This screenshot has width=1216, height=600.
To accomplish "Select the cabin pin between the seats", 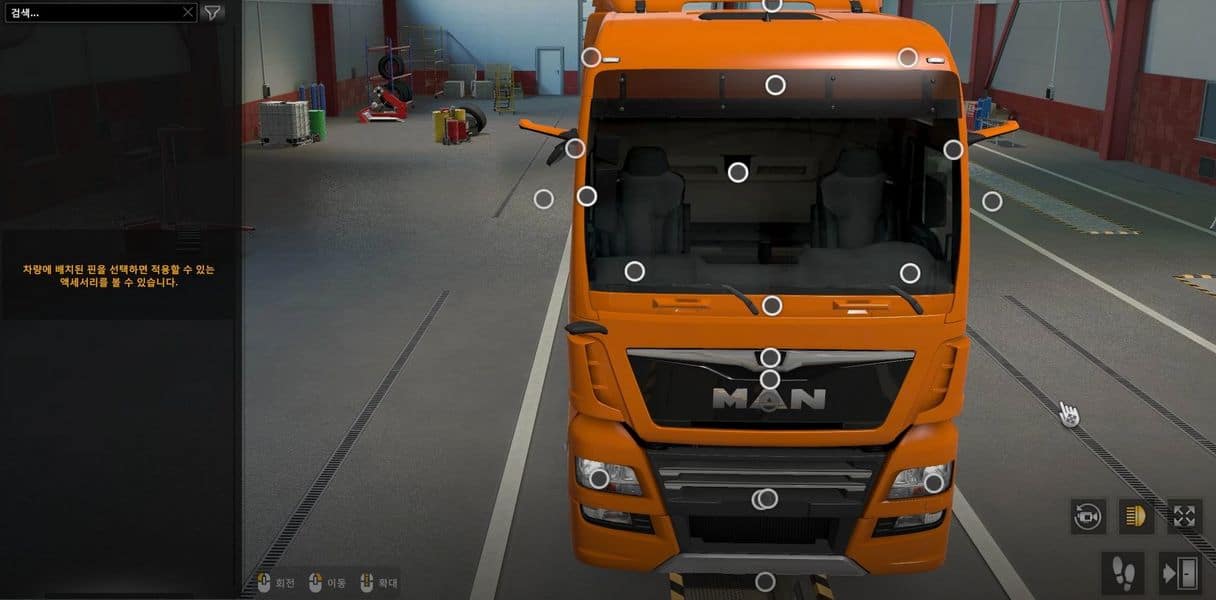I will tap(738, 172).
